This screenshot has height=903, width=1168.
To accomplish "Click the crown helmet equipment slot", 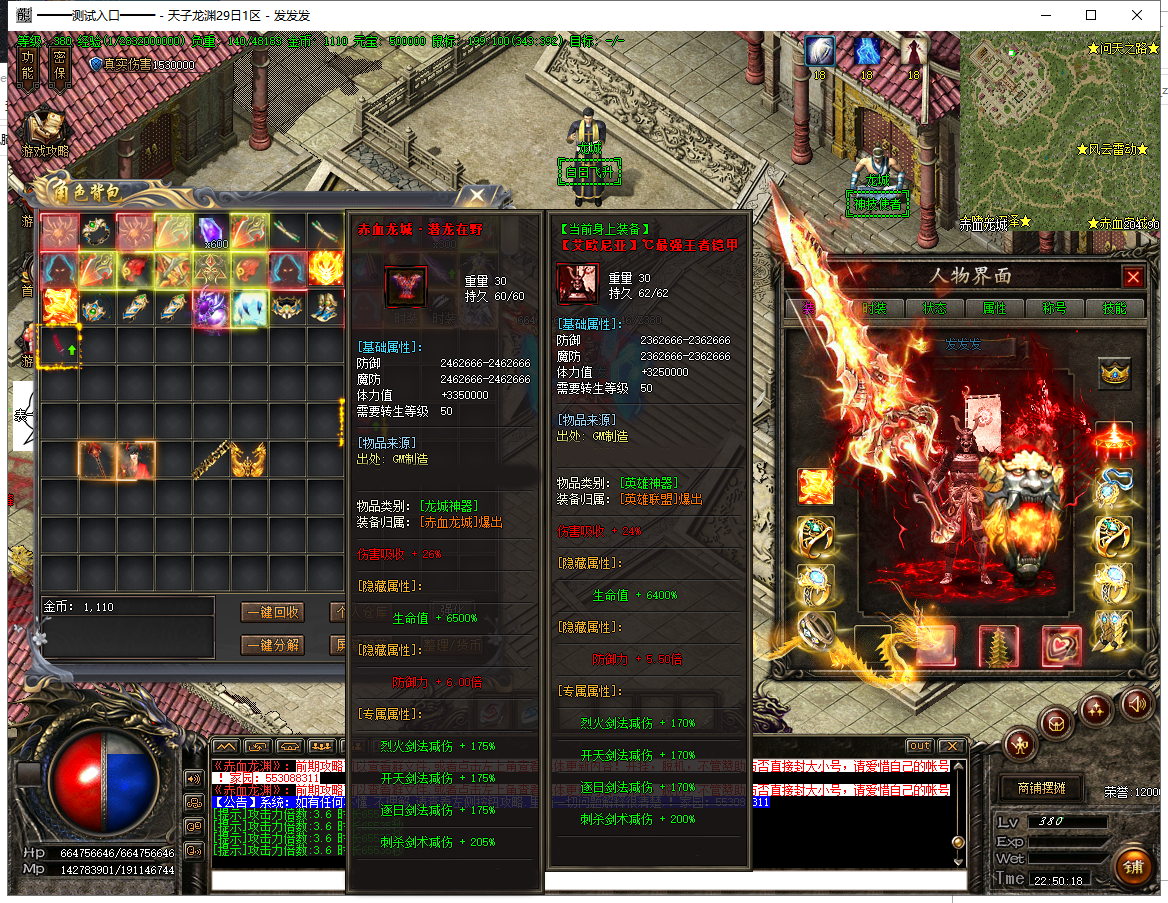I will click(x=1114, y=372).
